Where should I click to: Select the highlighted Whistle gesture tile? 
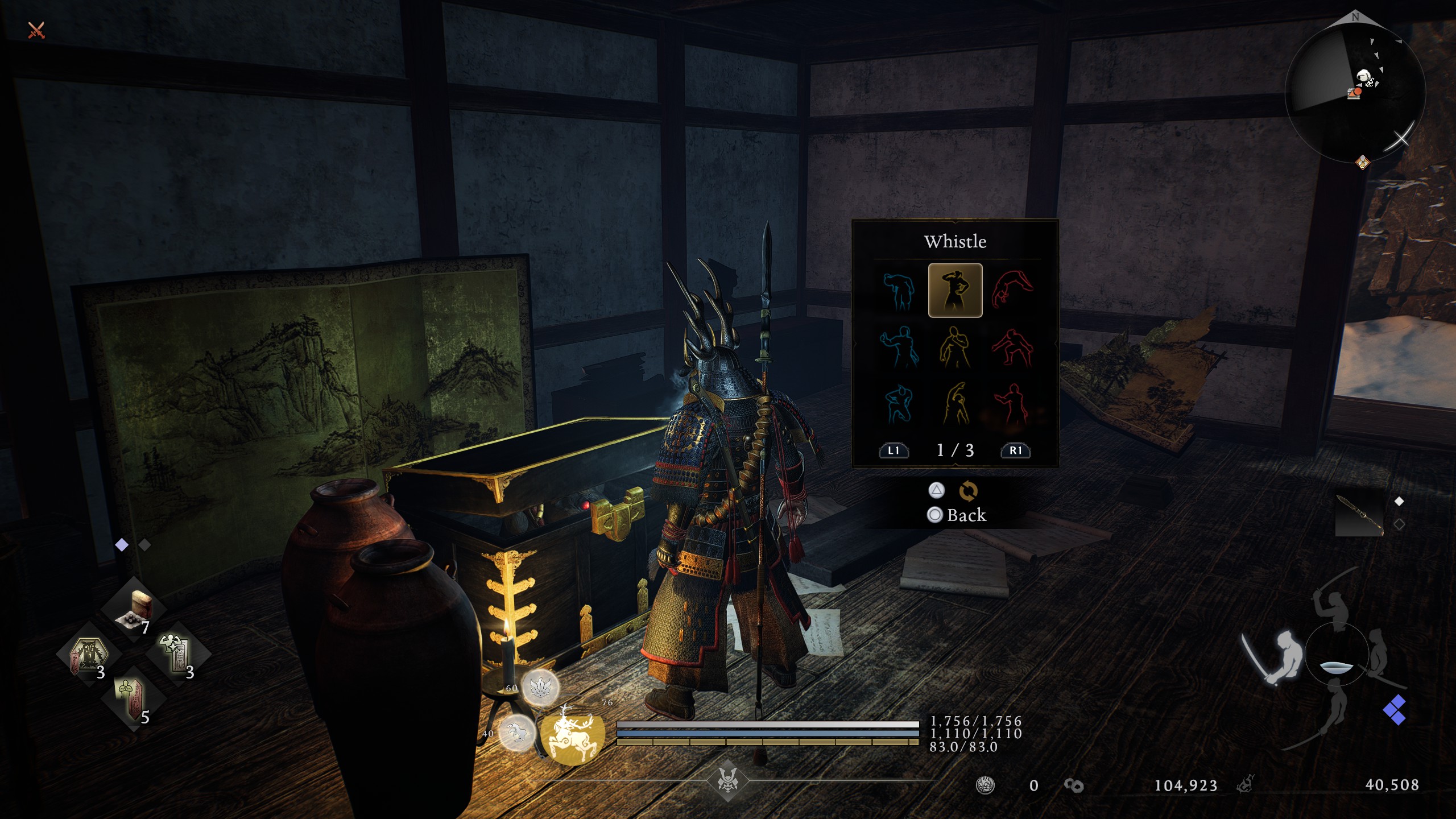click(955, 290)
